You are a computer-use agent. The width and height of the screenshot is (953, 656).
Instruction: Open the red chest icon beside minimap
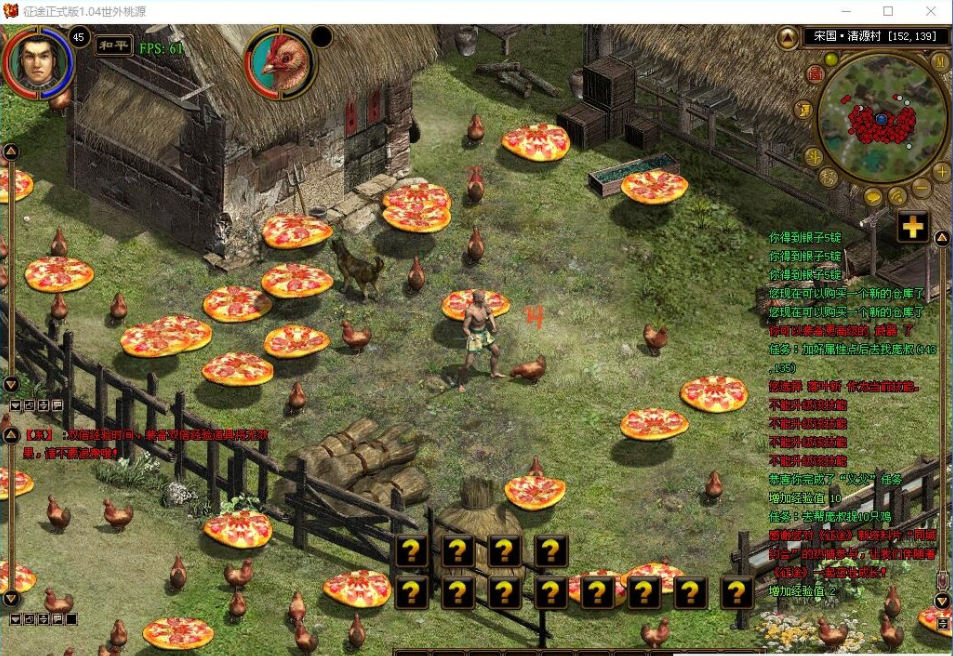[815, 75]
